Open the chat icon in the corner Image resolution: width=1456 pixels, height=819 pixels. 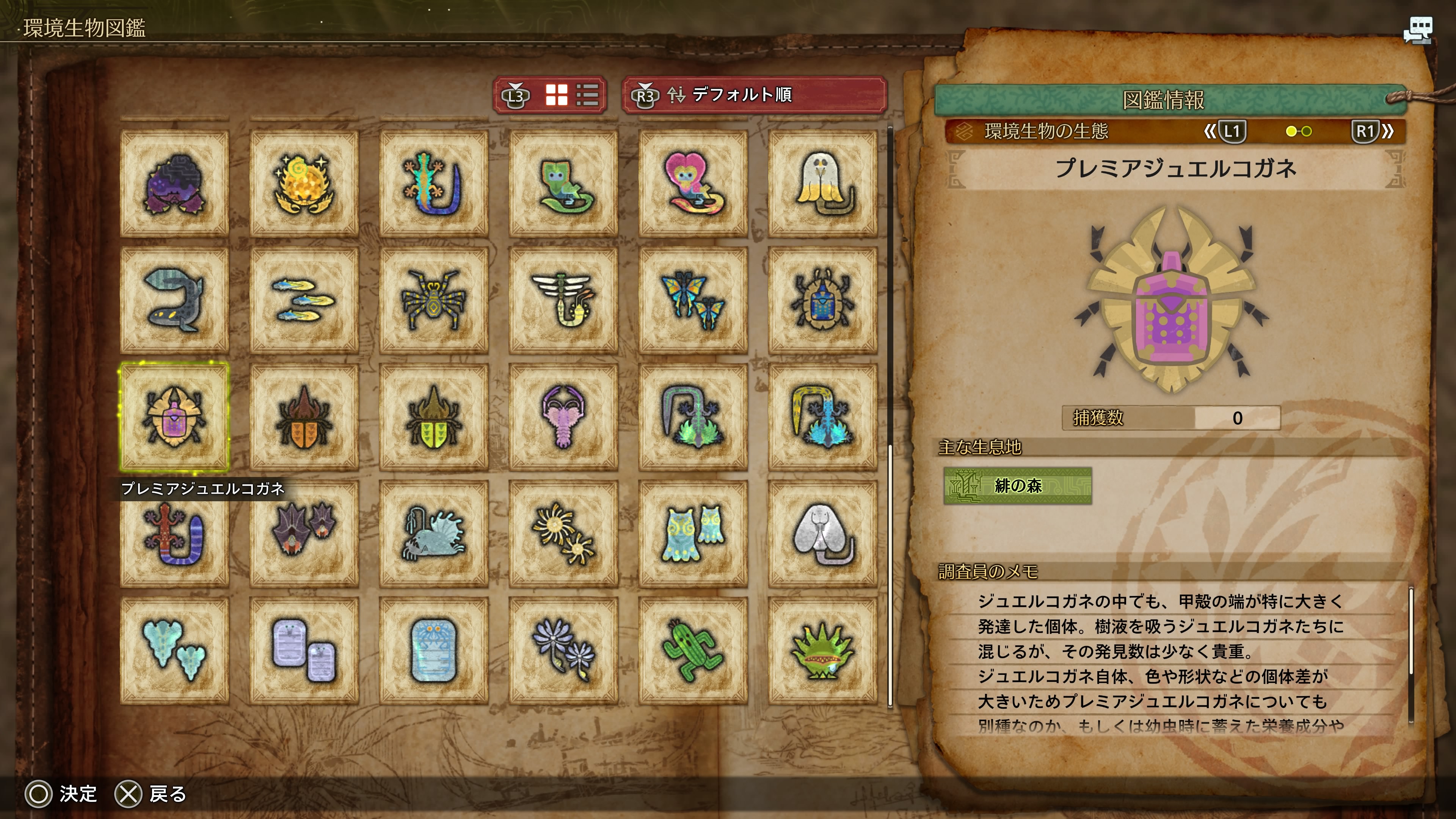pos(1418,30)
